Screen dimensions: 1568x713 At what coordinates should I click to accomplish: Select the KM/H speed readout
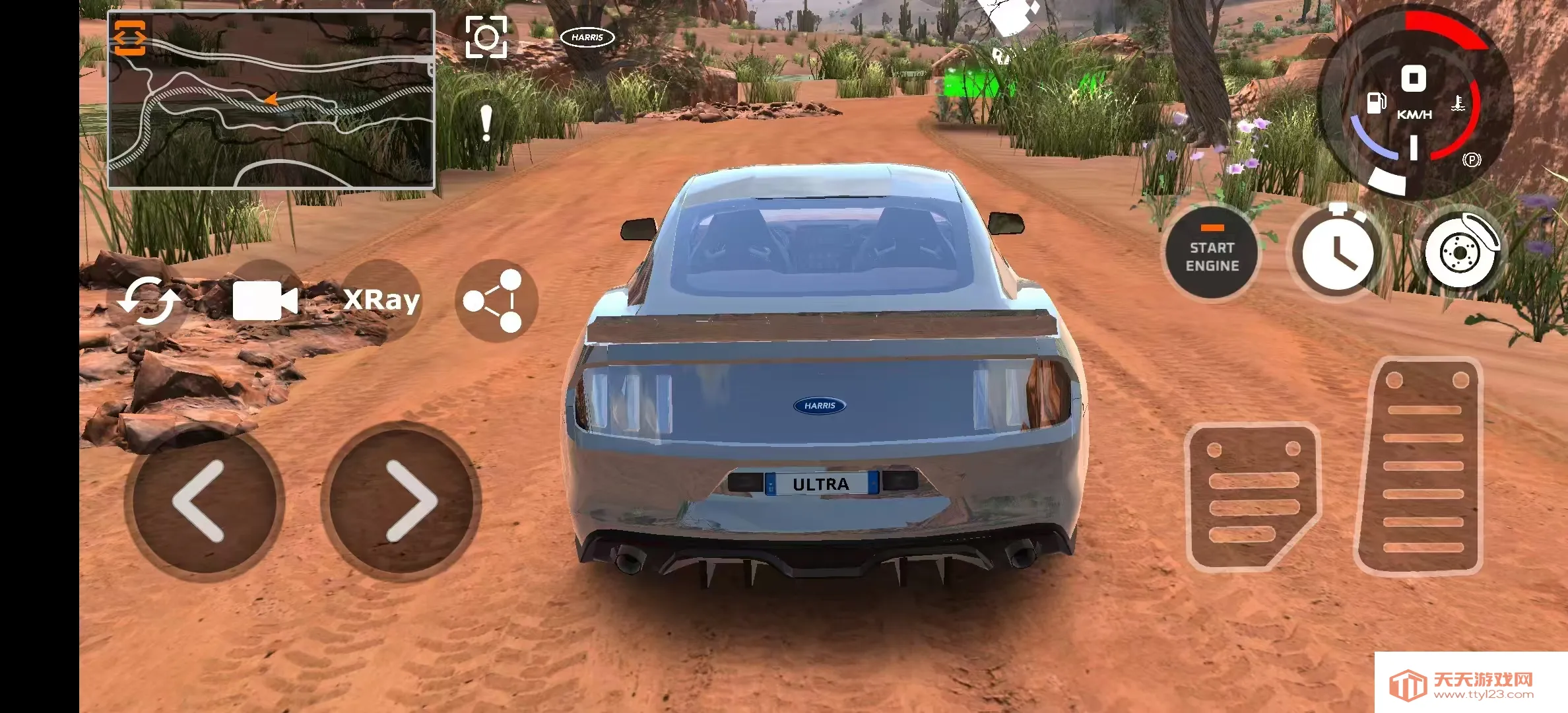(x=1413, y=114)
